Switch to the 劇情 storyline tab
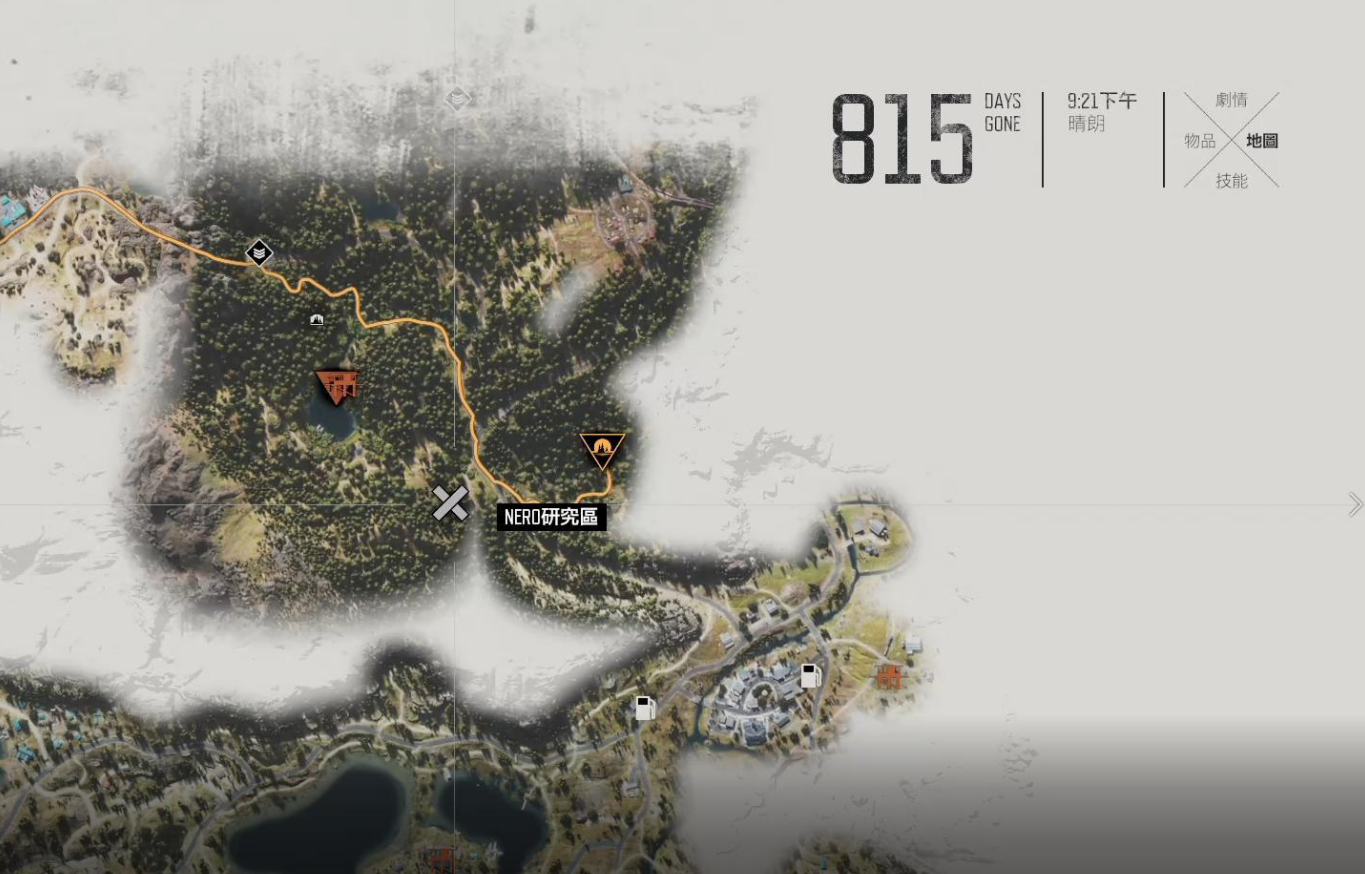This screenshot has height=874, width=1365. (1231, 100)
